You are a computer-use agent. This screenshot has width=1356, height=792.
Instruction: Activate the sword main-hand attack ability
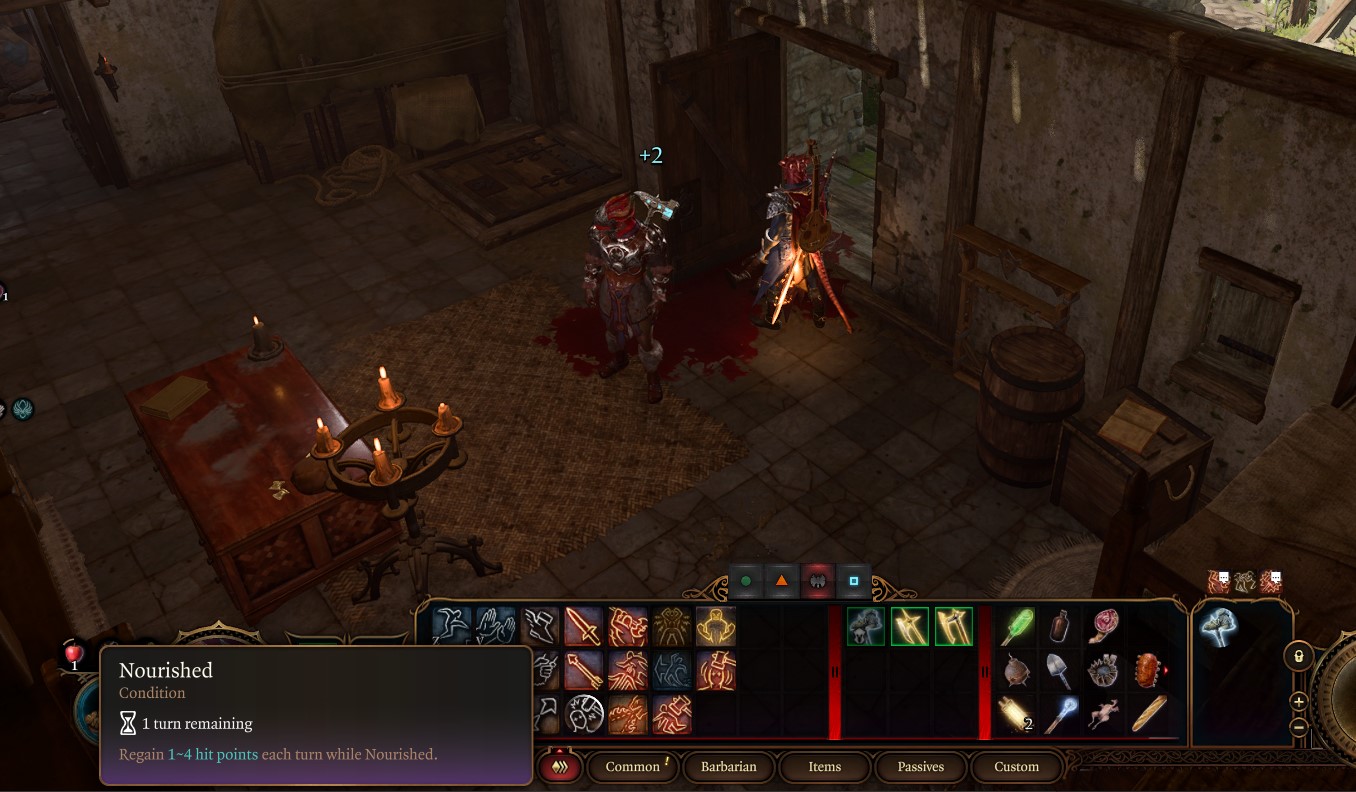[583, 626]
